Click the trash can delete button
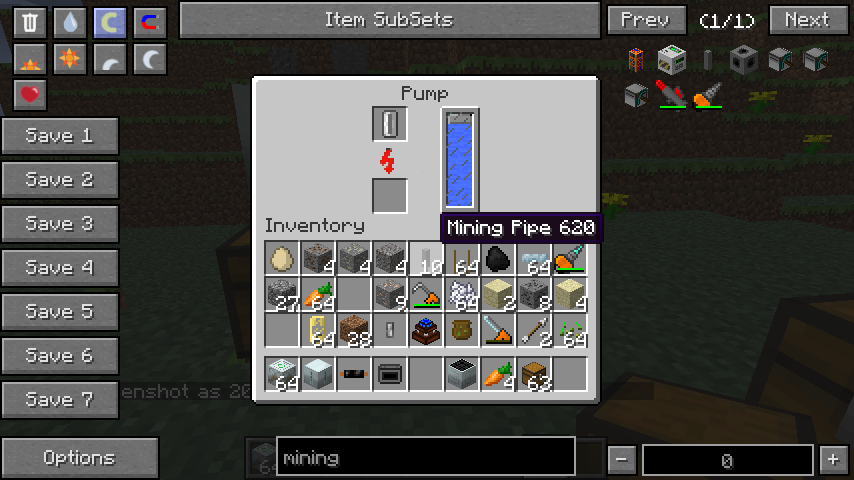 (32, 22)
